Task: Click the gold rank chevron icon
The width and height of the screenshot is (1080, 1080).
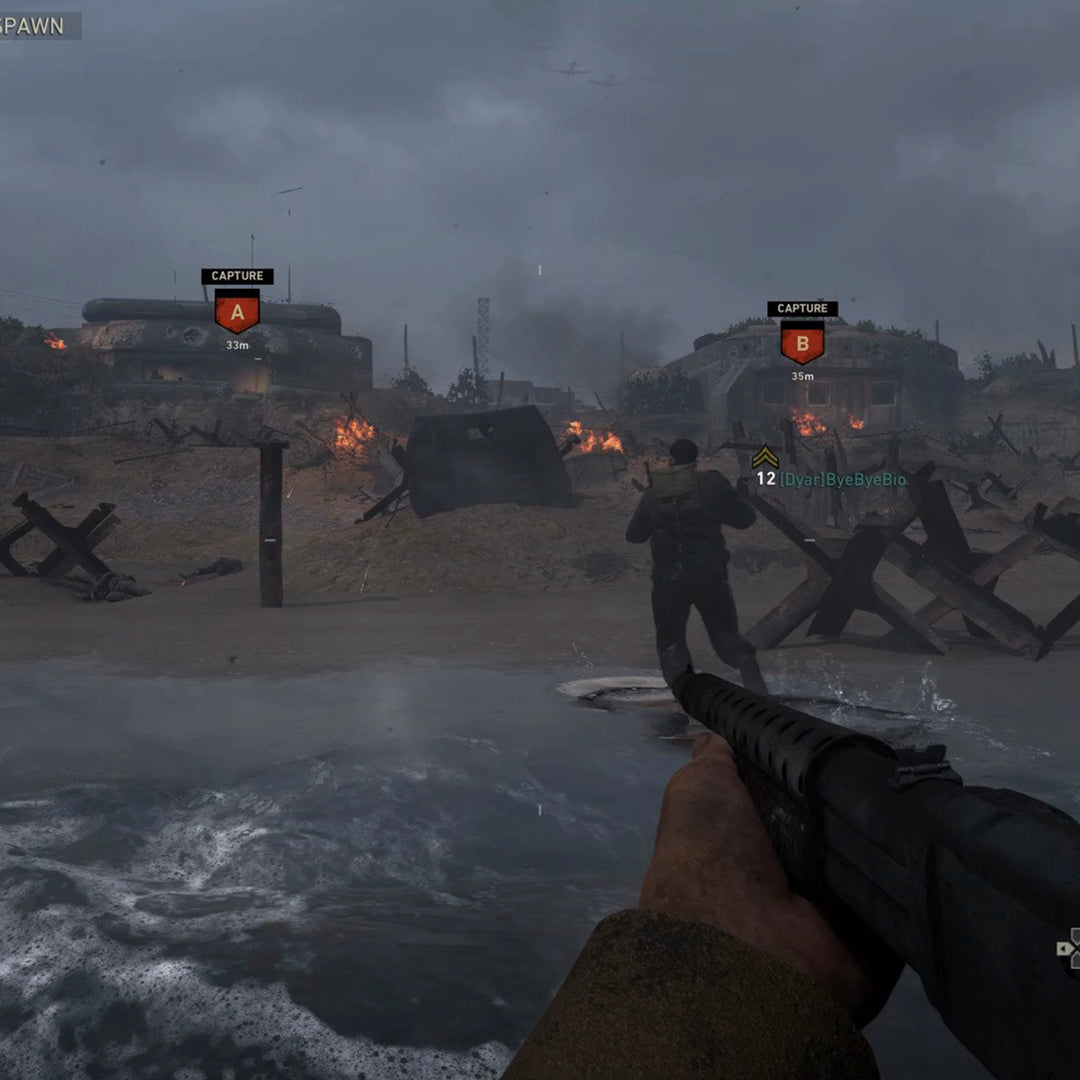Action: 765,457
